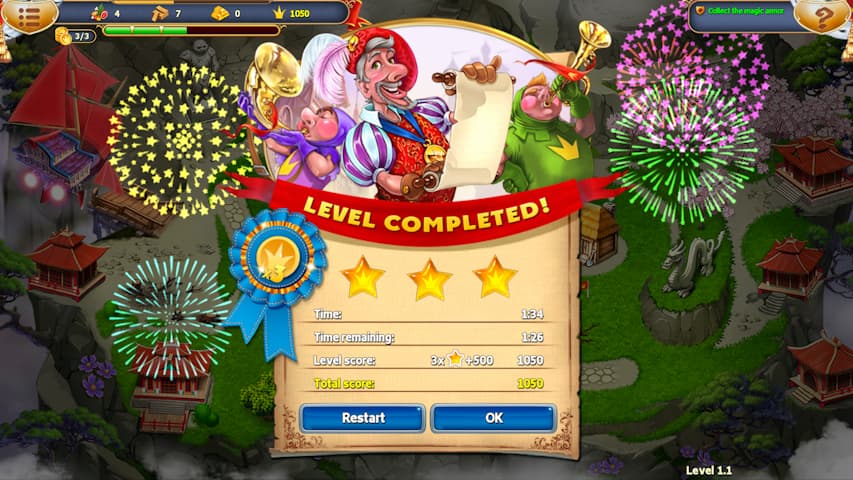Open the hamburger menu button

27,14
